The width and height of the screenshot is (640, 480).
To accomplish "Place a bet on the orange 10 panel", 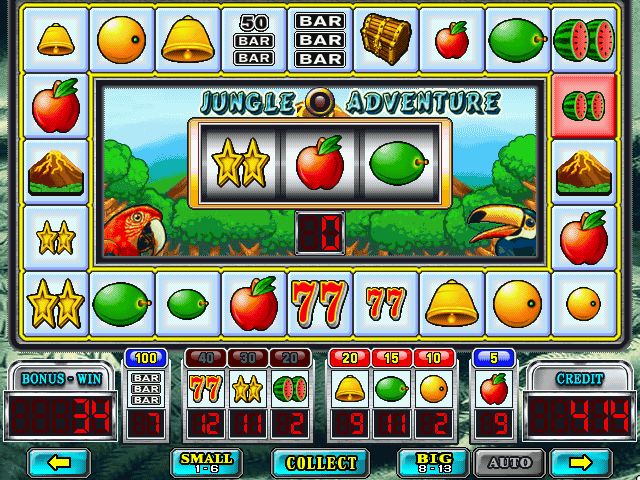I will click(x=433, y=387).
